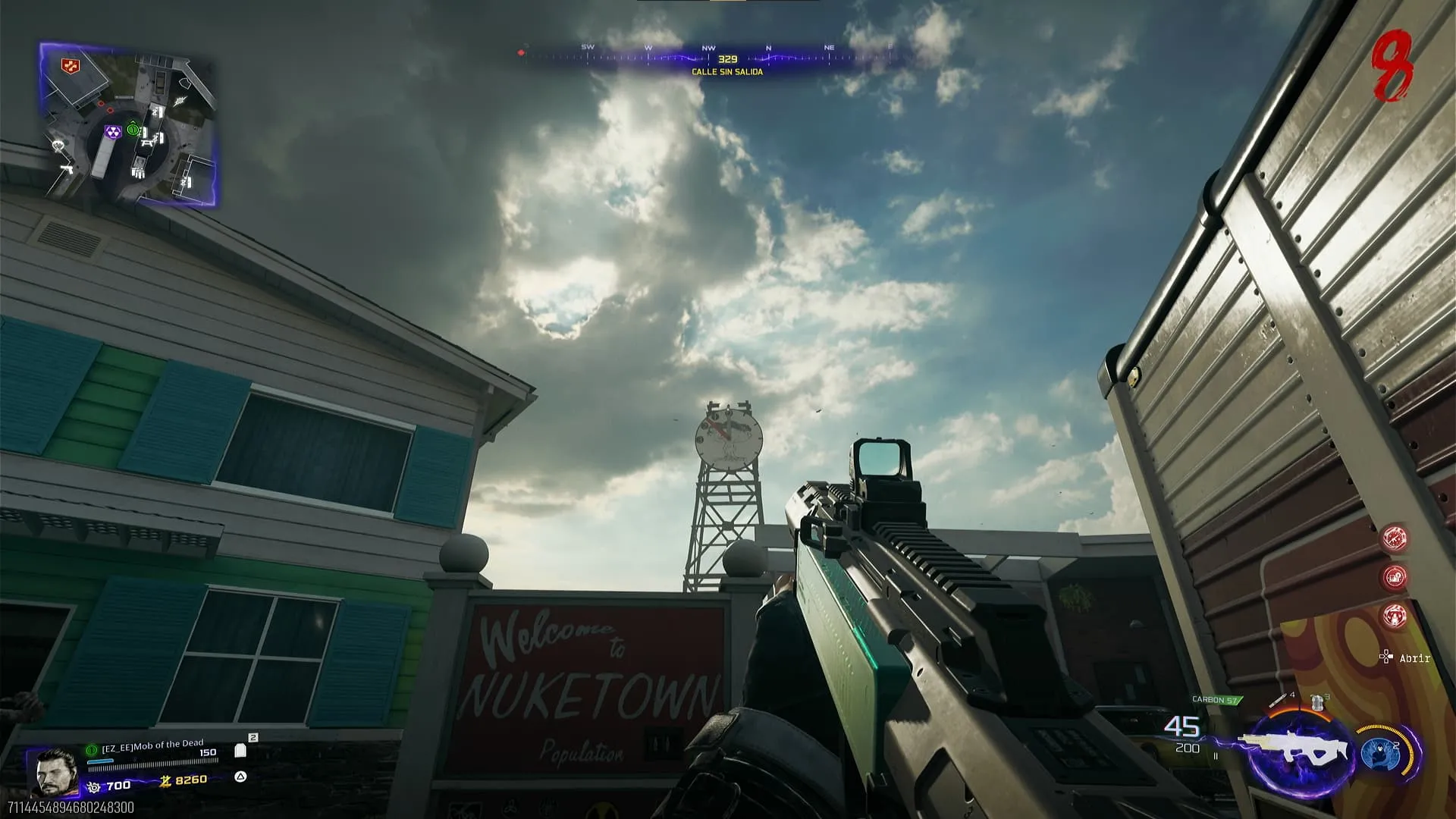Select the armor plate item icon

coord(240,751)
